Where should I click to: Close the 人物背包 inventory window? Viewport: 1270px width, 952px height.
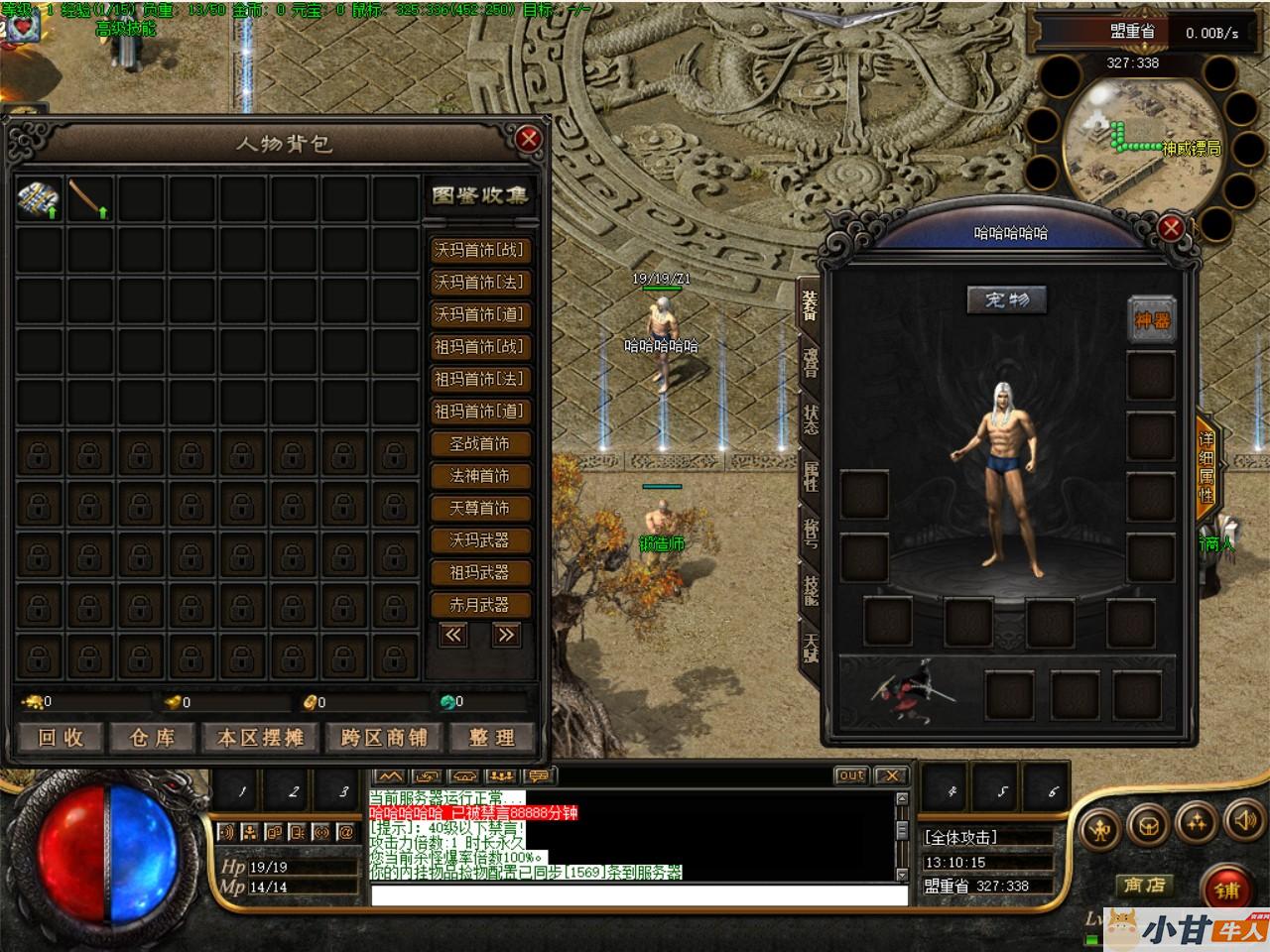pyautogui.click(x=528, y=139)
